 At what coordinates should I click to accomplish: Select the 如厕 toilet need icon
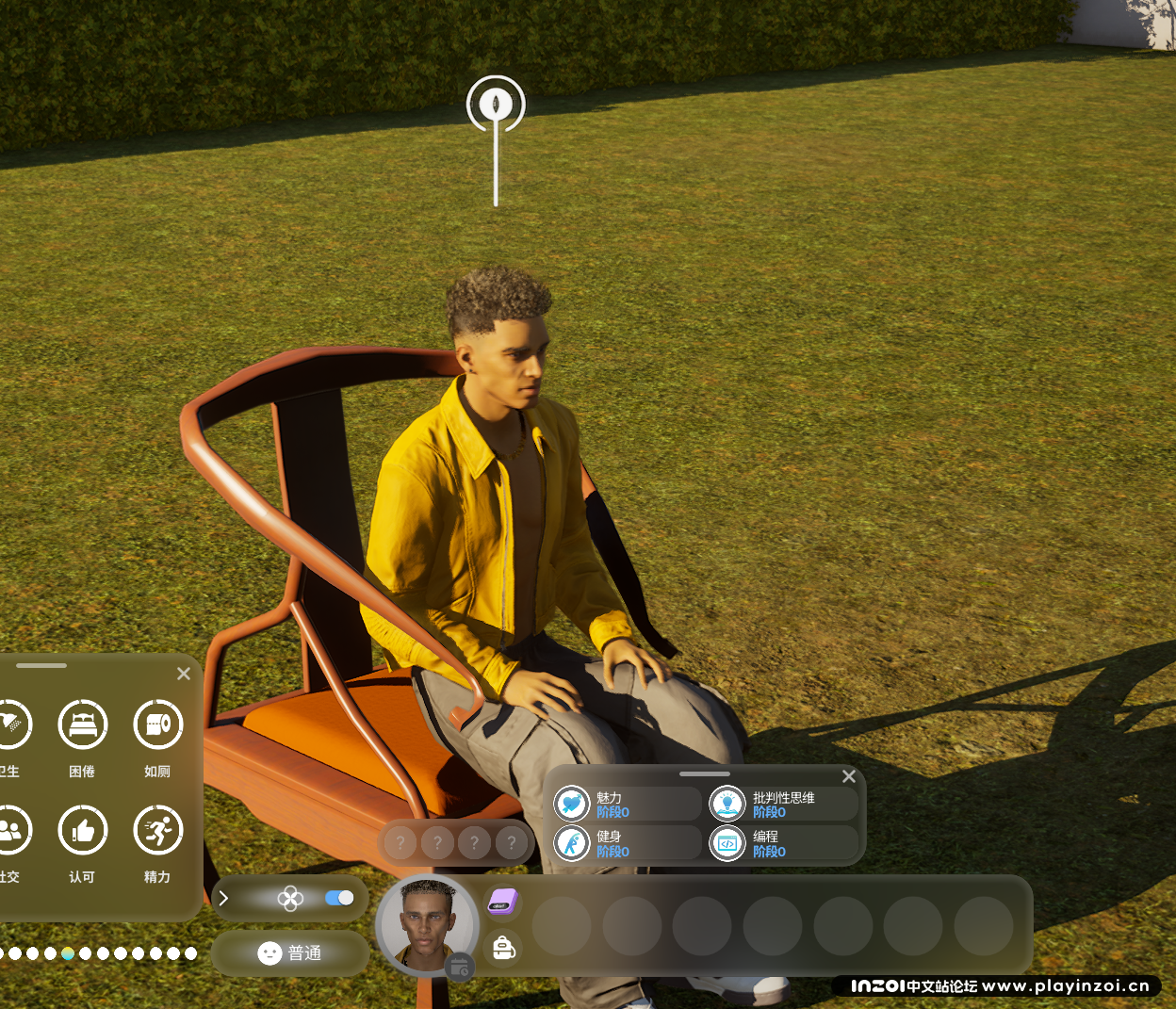click(157, 725)
